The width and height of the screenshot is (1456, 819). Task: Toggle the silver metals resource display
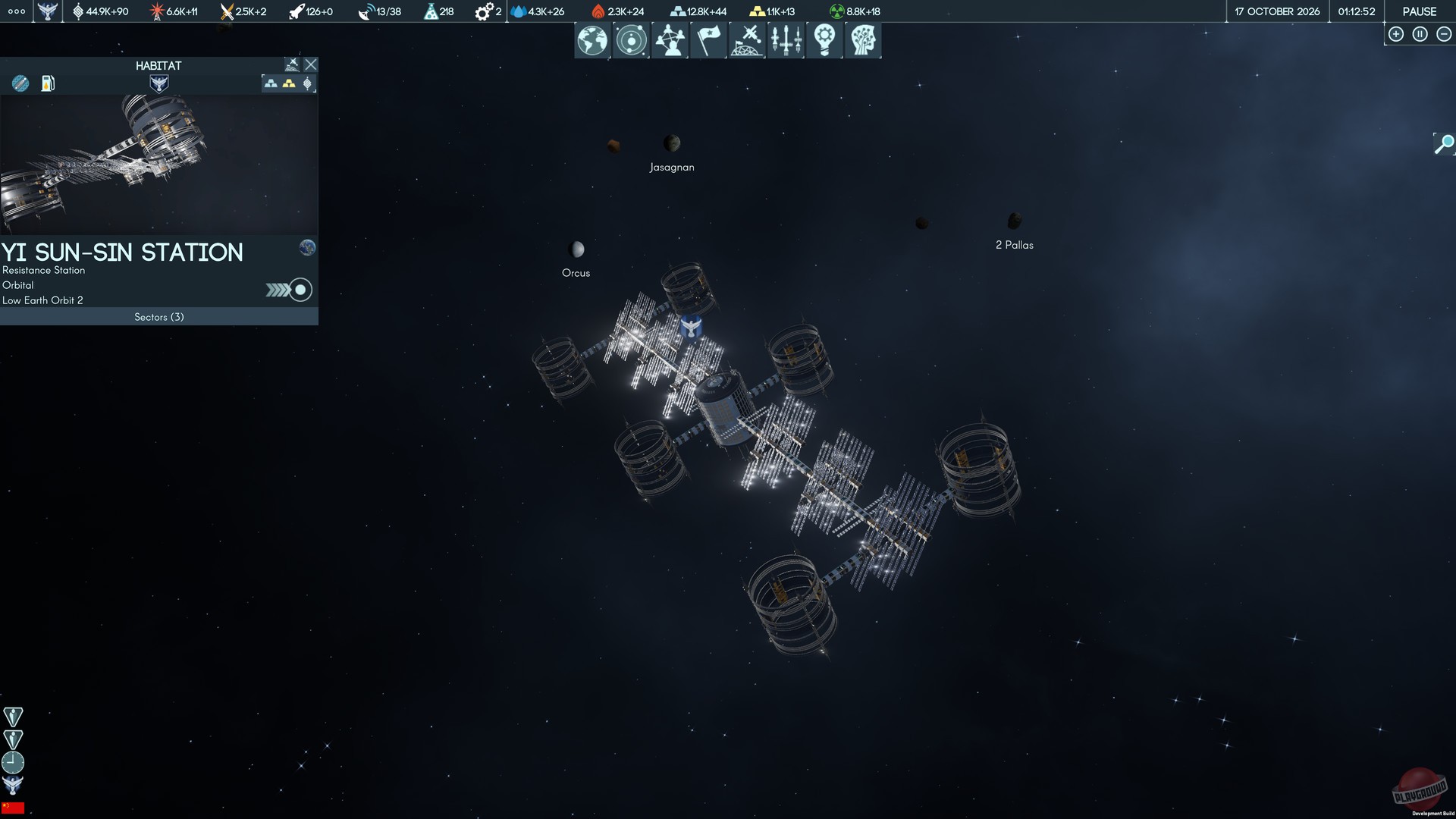[272, 85]
